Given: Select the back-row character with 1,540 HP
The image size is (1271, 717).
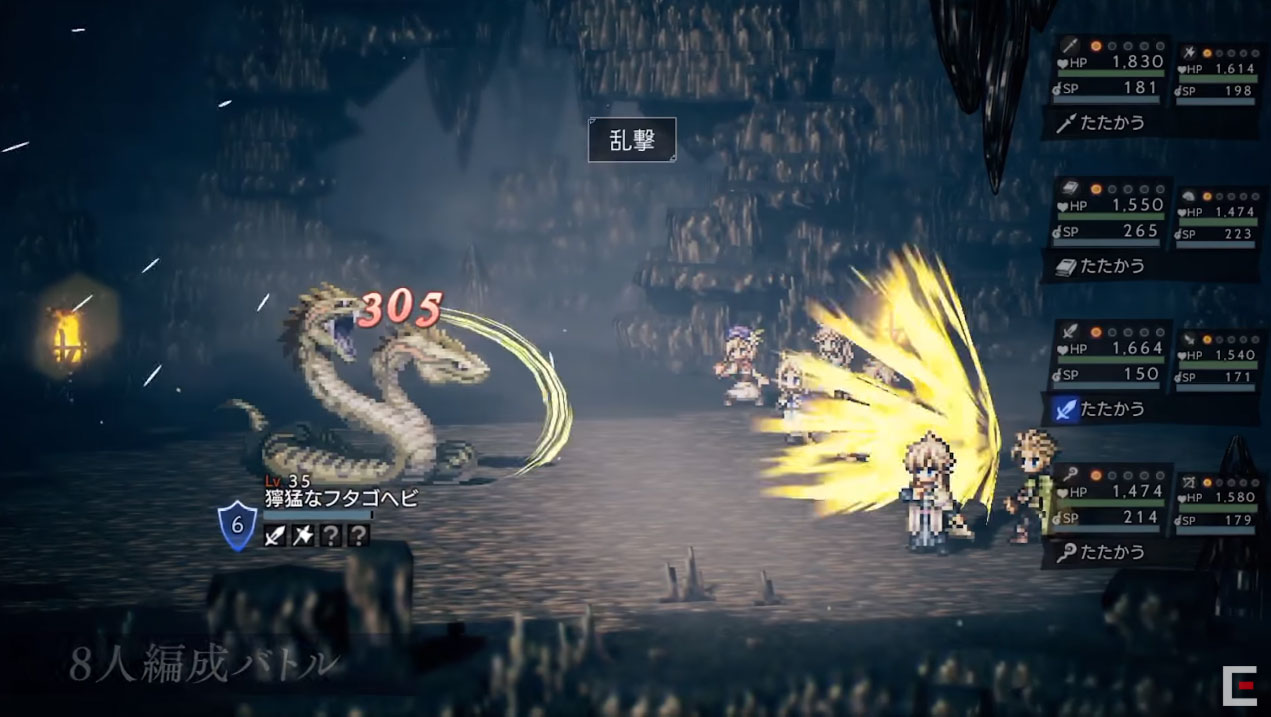Looking at the screenshot, I should click(x=1218, y=363).
